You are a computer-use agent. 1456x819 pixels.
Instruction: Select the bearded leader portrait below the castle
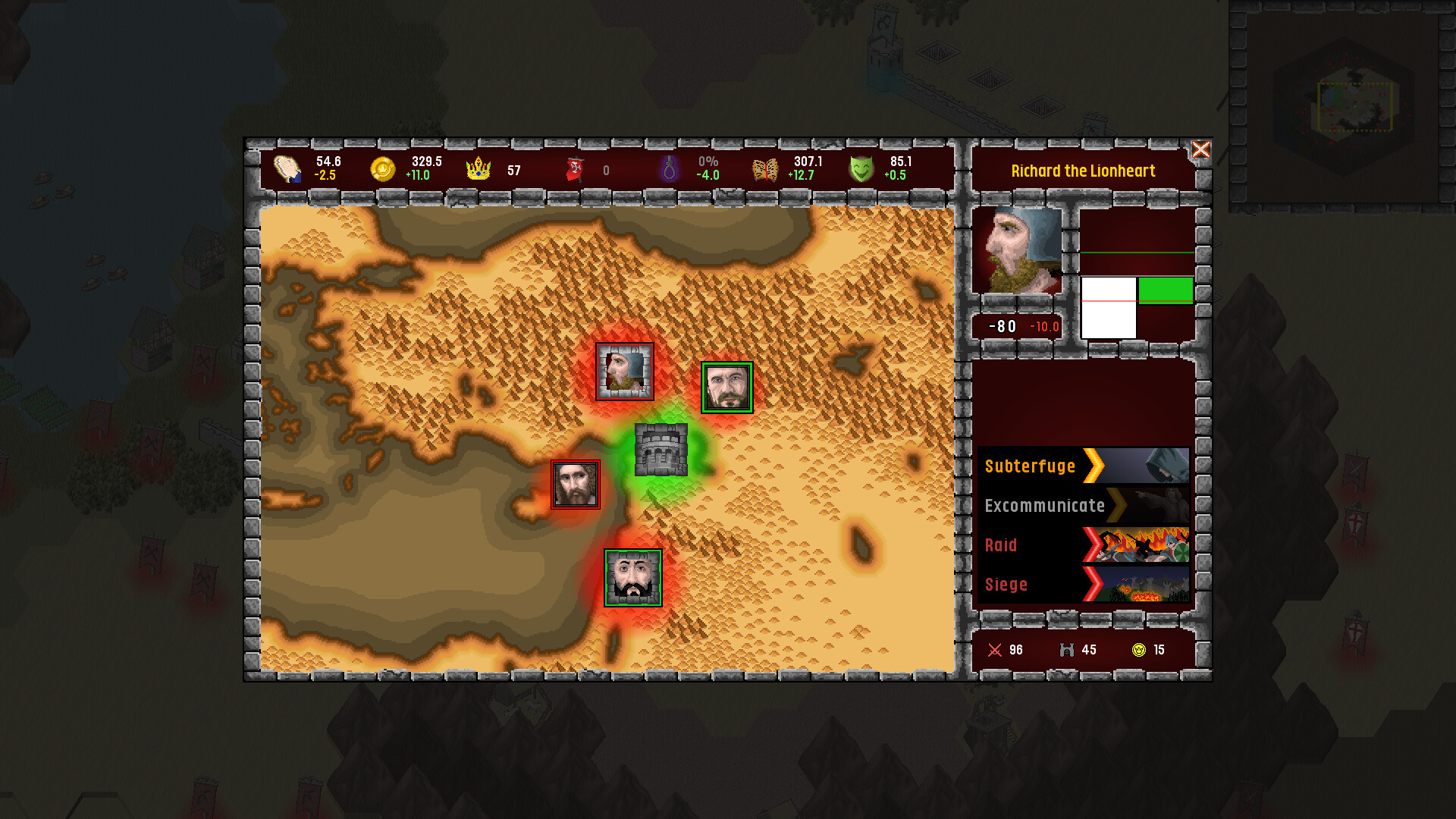(x=634, y=579)
